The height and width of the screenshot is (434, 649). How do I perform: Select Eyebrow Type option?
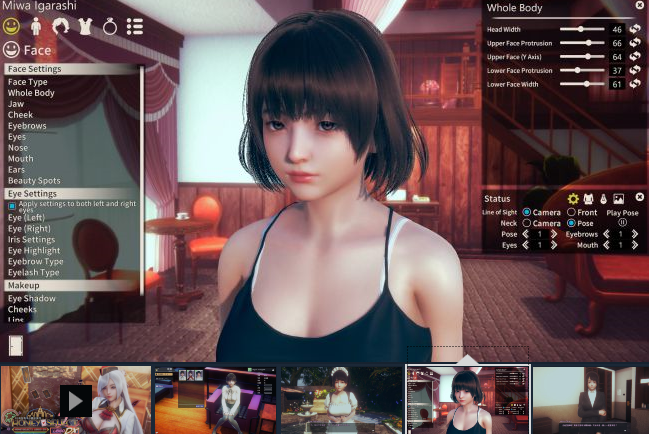click(36, 262)
